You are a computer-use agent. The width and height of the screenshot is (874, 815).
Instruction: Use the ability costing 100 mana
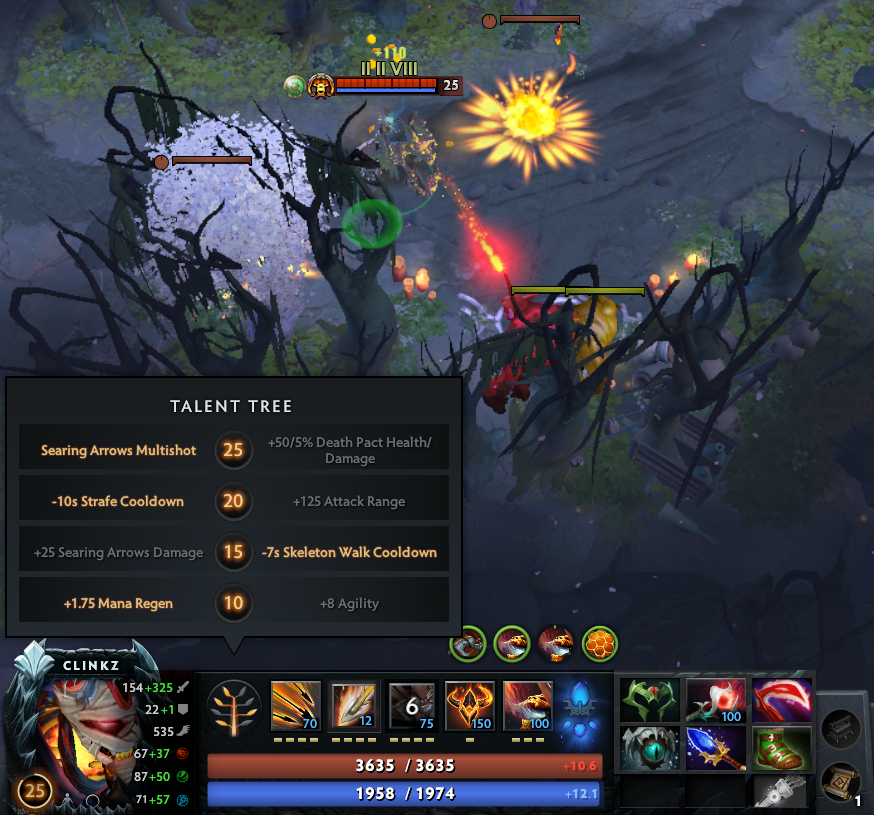click(527, 706)
